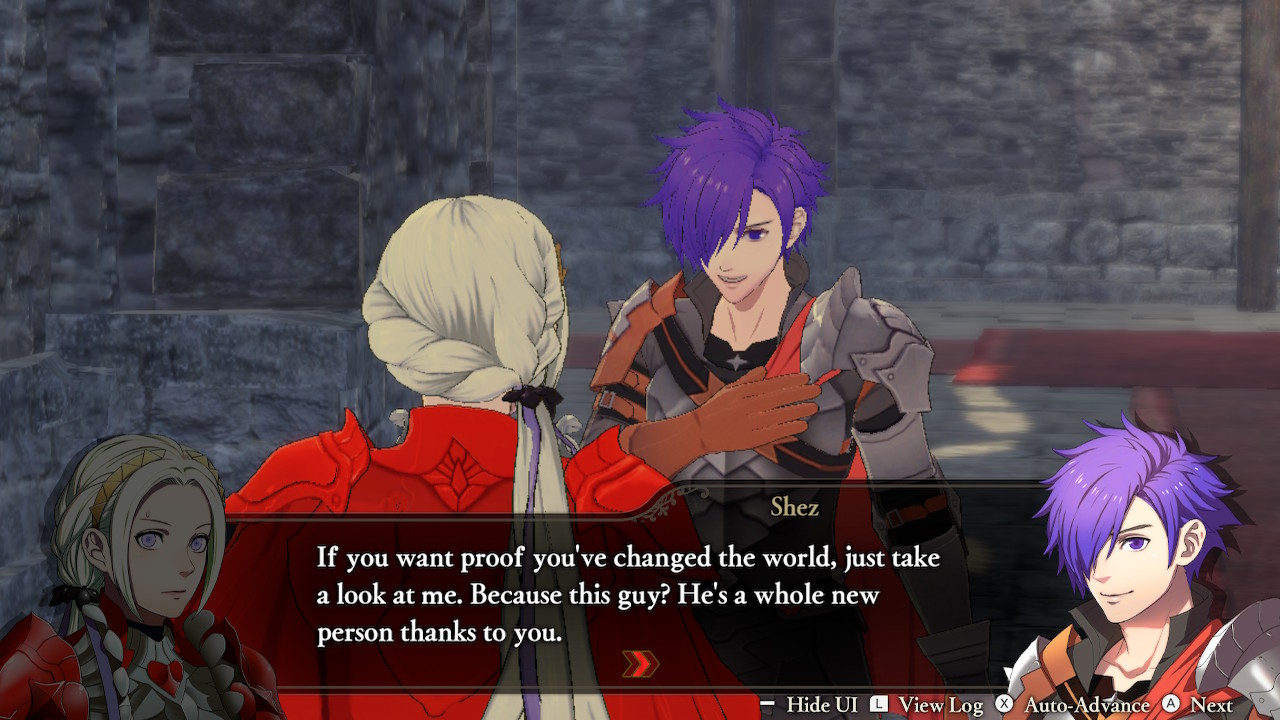Screen dimensions: 1280x720
Task: Select the View Log option in the bottom bar
Action: pos(941,703)
